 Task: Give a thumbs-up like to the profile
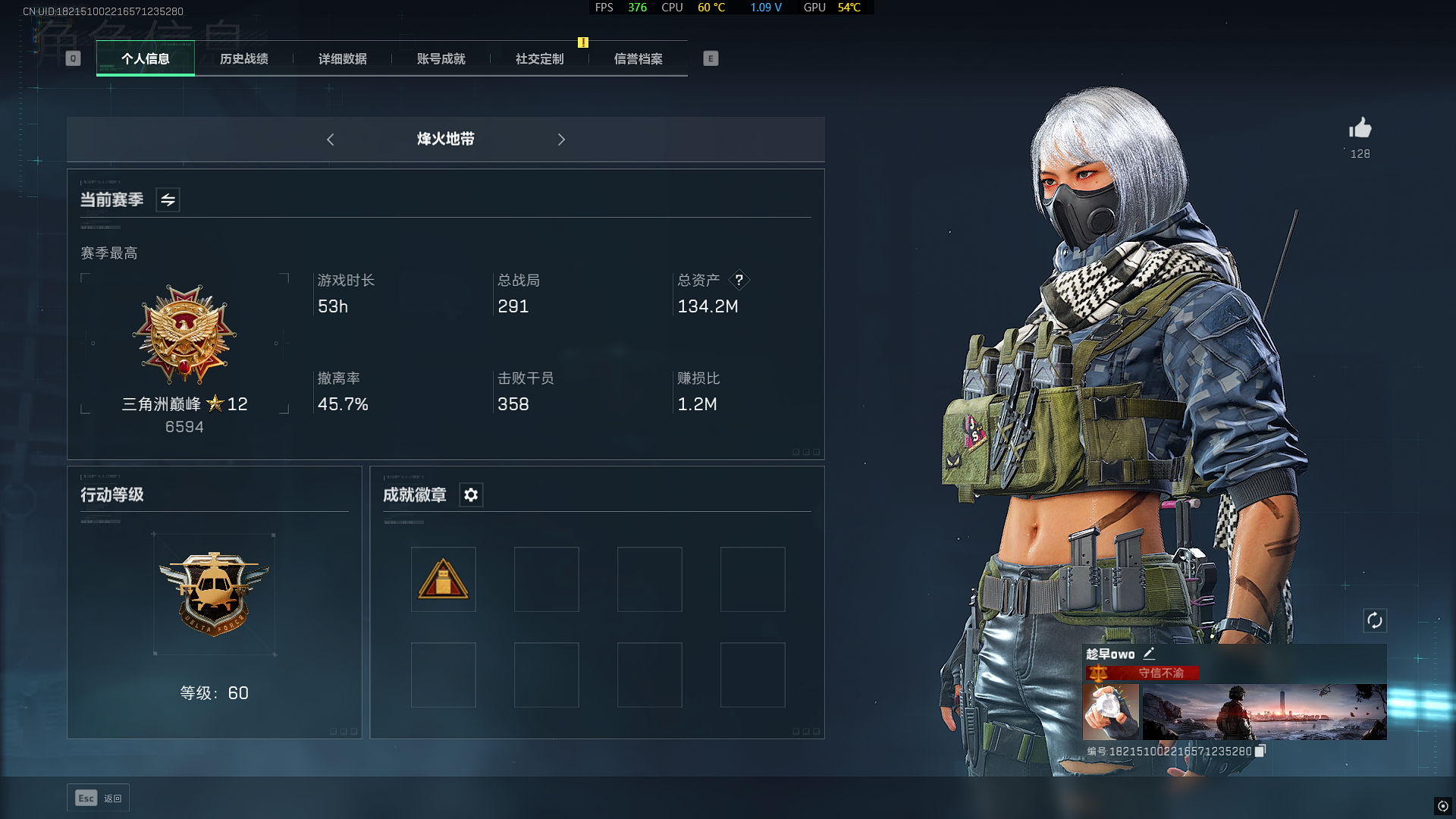(x=1360, y=129)
